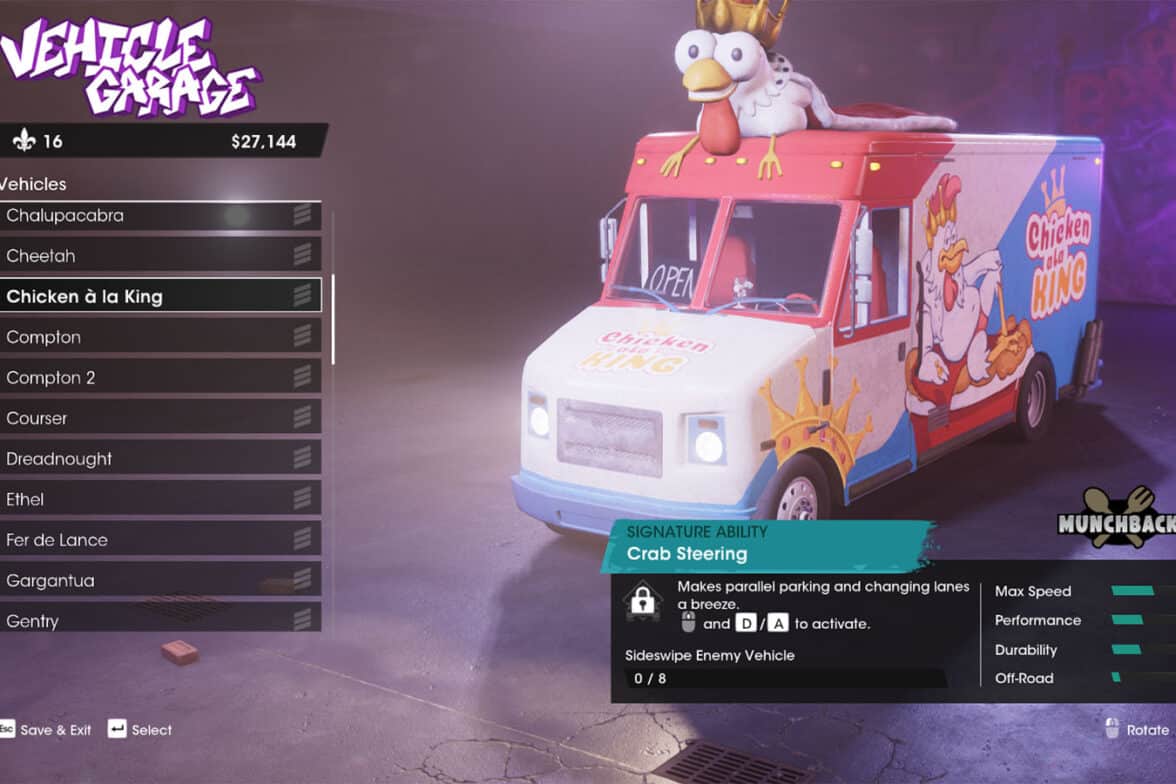Click the Select option label
This screenshot has height=784, width=1176.
click(x=151, y=730)
